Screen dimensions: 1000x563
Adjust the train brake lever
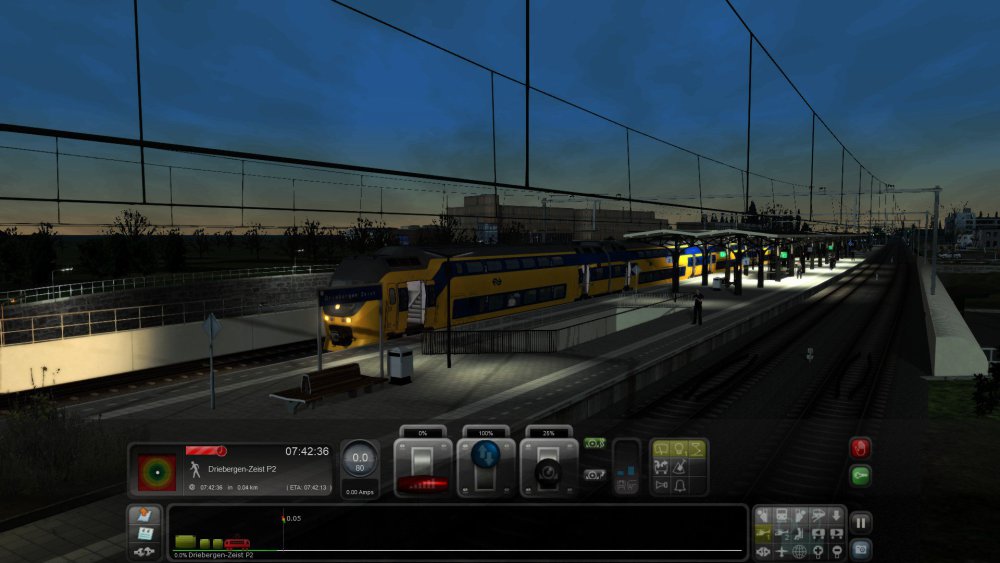[x=550, y=467]
